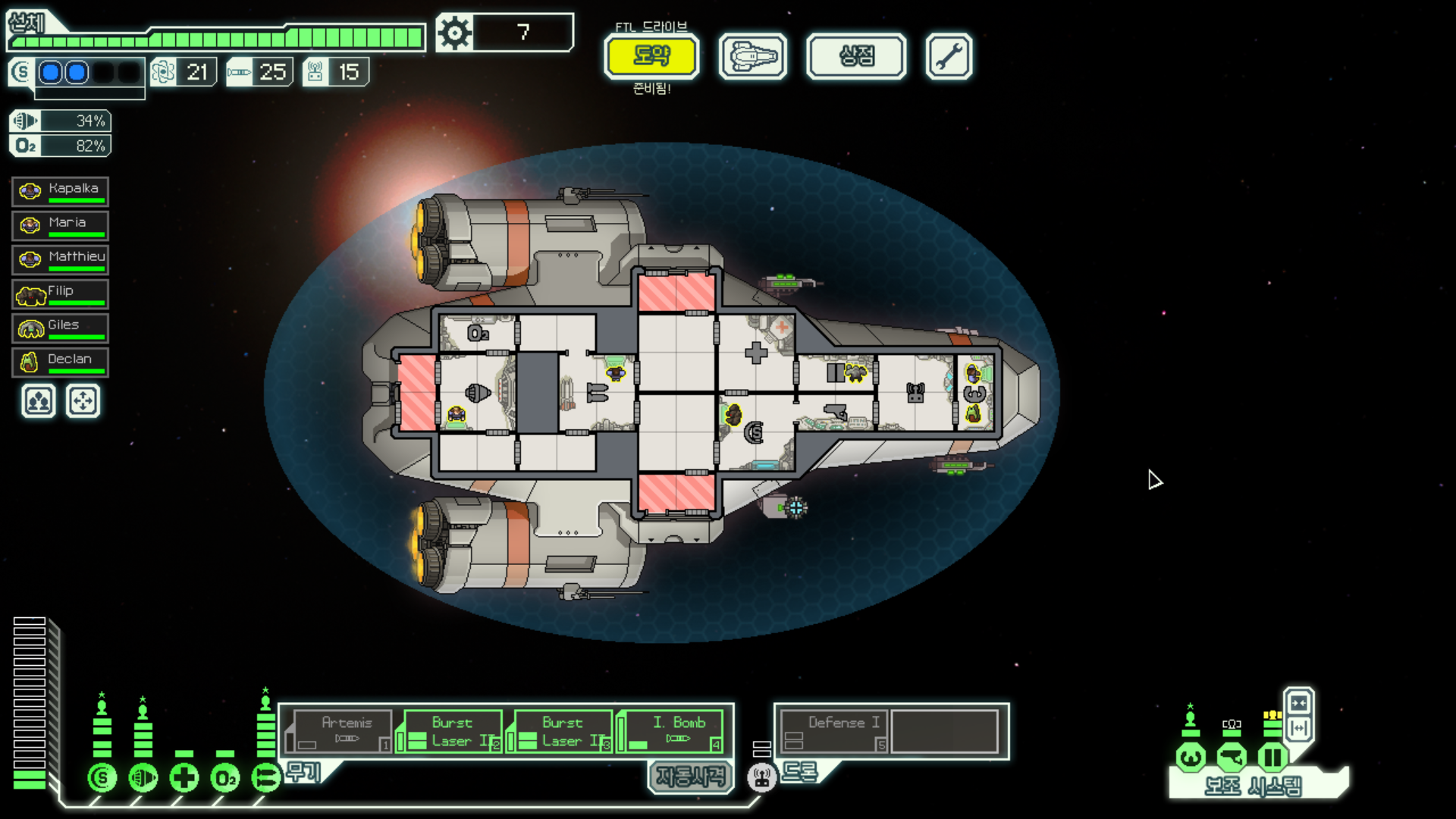Screen dimensions: 1456x819
Task: Select crew member Giles
Action: [x=61, y=328]
